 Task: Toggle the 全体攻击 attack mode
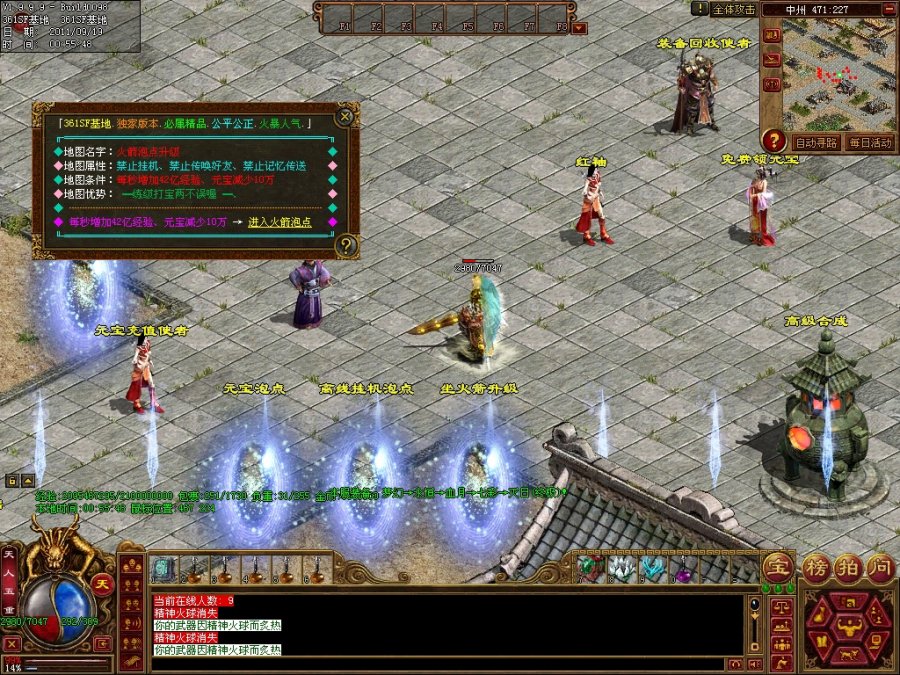click(733, 9)
